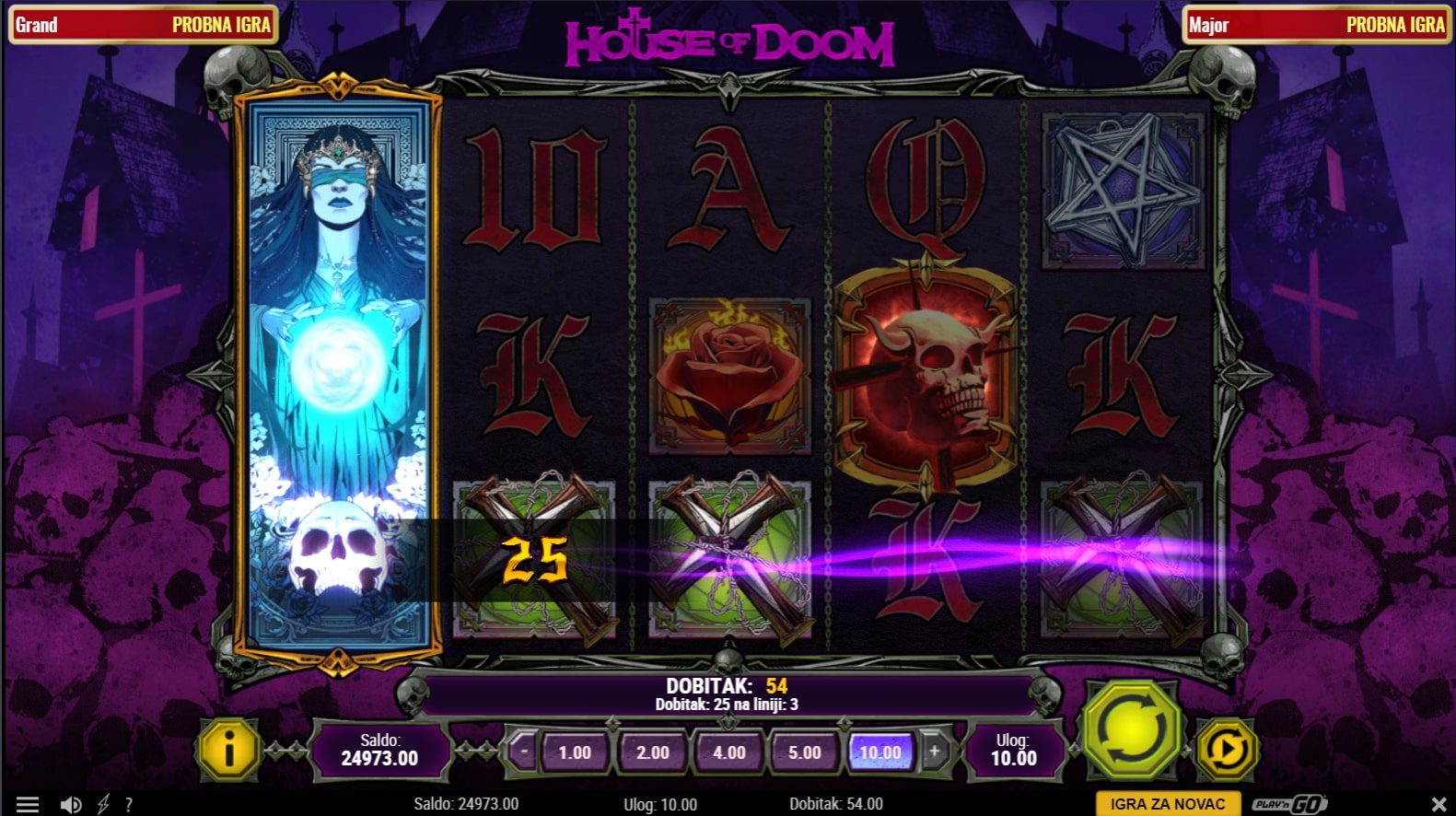The width and height of the screenshot is (1456, 816).
Task: Open the hamburger menu
Action: pos(28,804)
